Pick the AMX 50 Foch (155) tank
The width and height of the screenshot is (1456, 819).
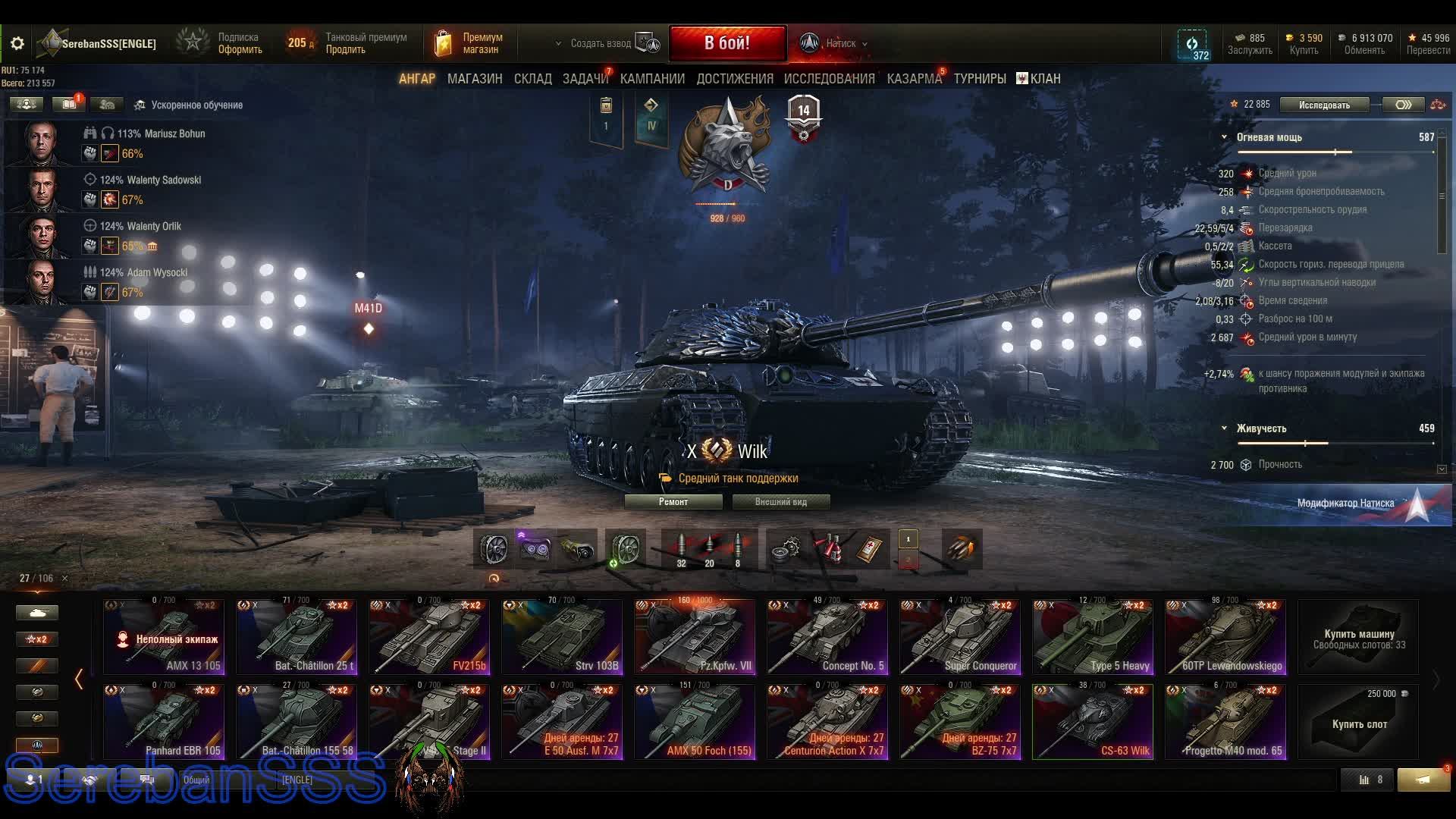[694, 722]
